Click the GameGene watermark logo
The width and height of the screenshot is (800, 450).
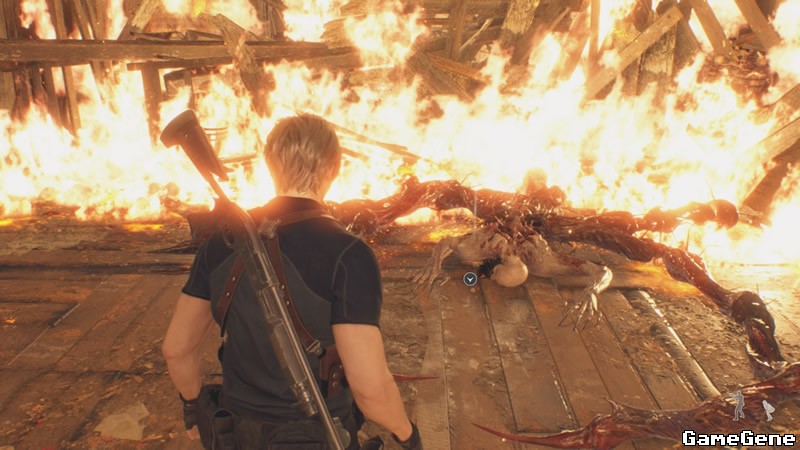(x=738, y=437)
